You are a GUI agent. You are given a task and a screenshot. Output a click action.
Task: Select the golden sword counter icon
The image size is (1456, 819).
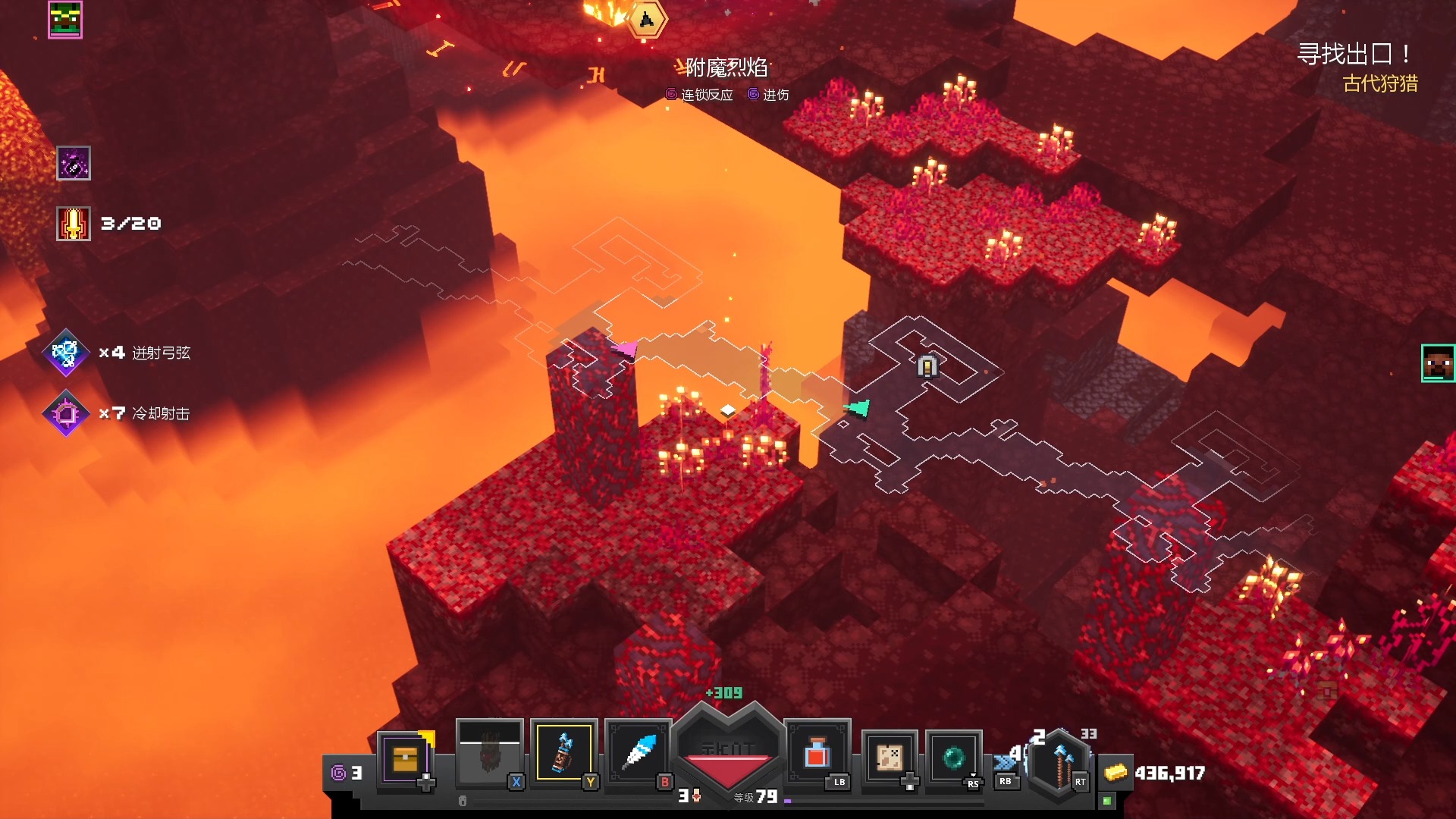coord(74,224)
